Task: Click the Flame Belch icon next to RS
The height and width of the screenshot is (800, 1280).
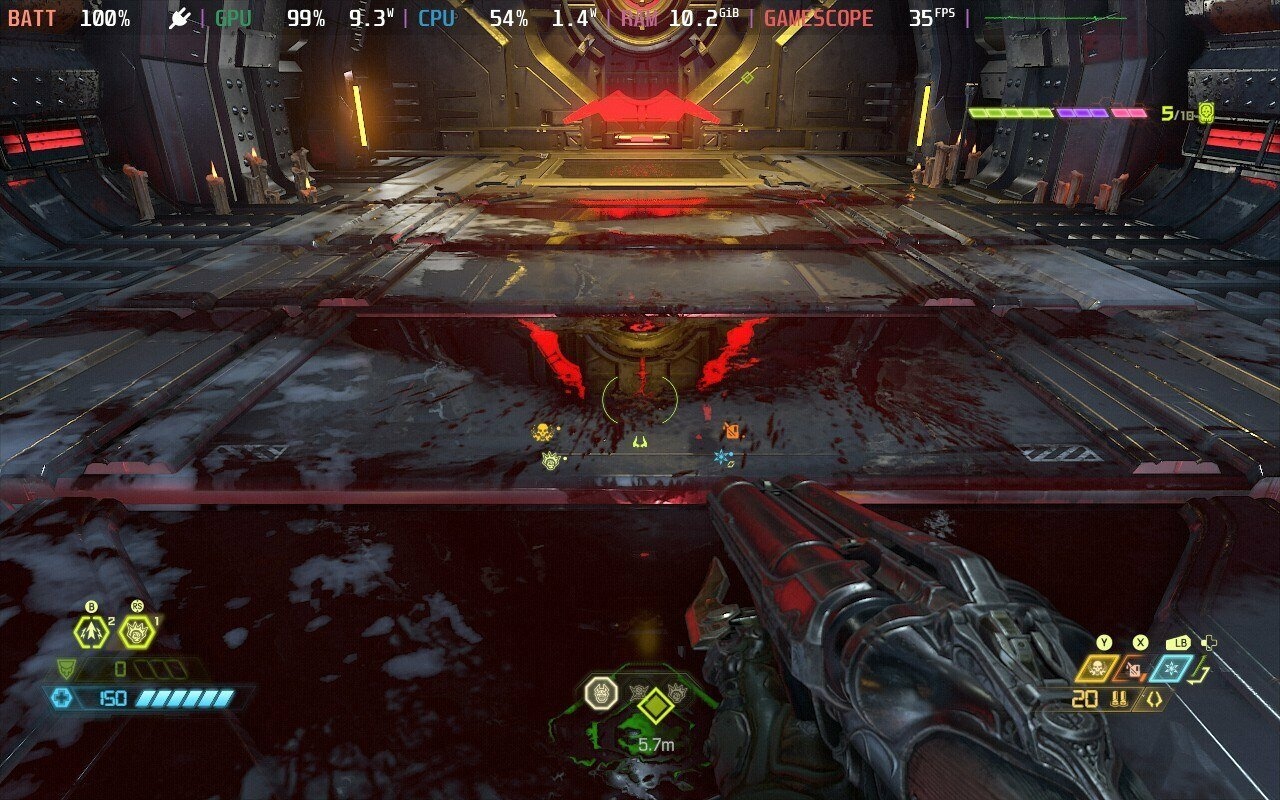Action: (x=136, y=632)
